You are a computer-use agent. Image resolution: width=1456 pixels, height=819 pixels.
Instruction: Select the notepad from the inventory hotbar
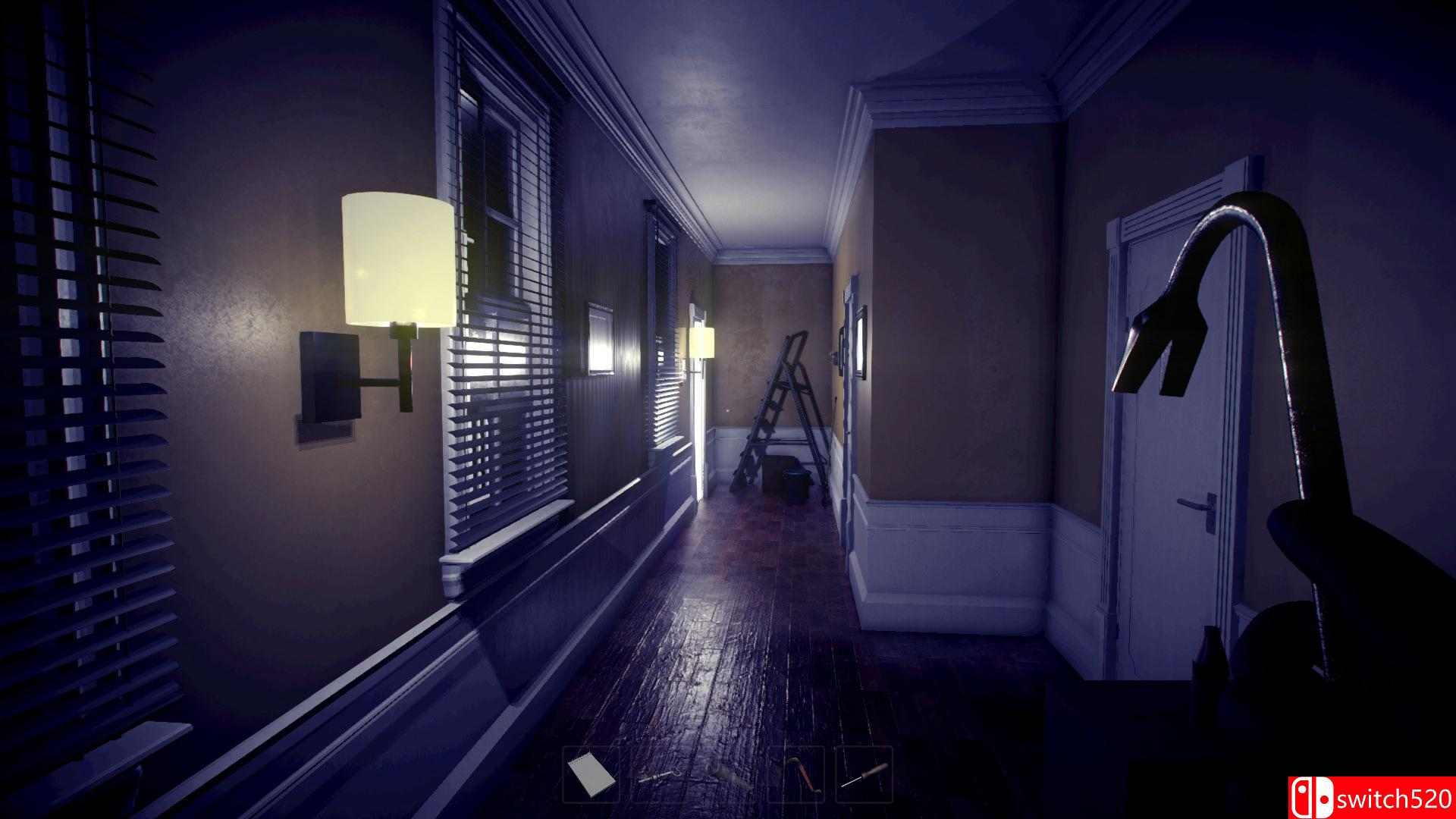tap(590, 775)
